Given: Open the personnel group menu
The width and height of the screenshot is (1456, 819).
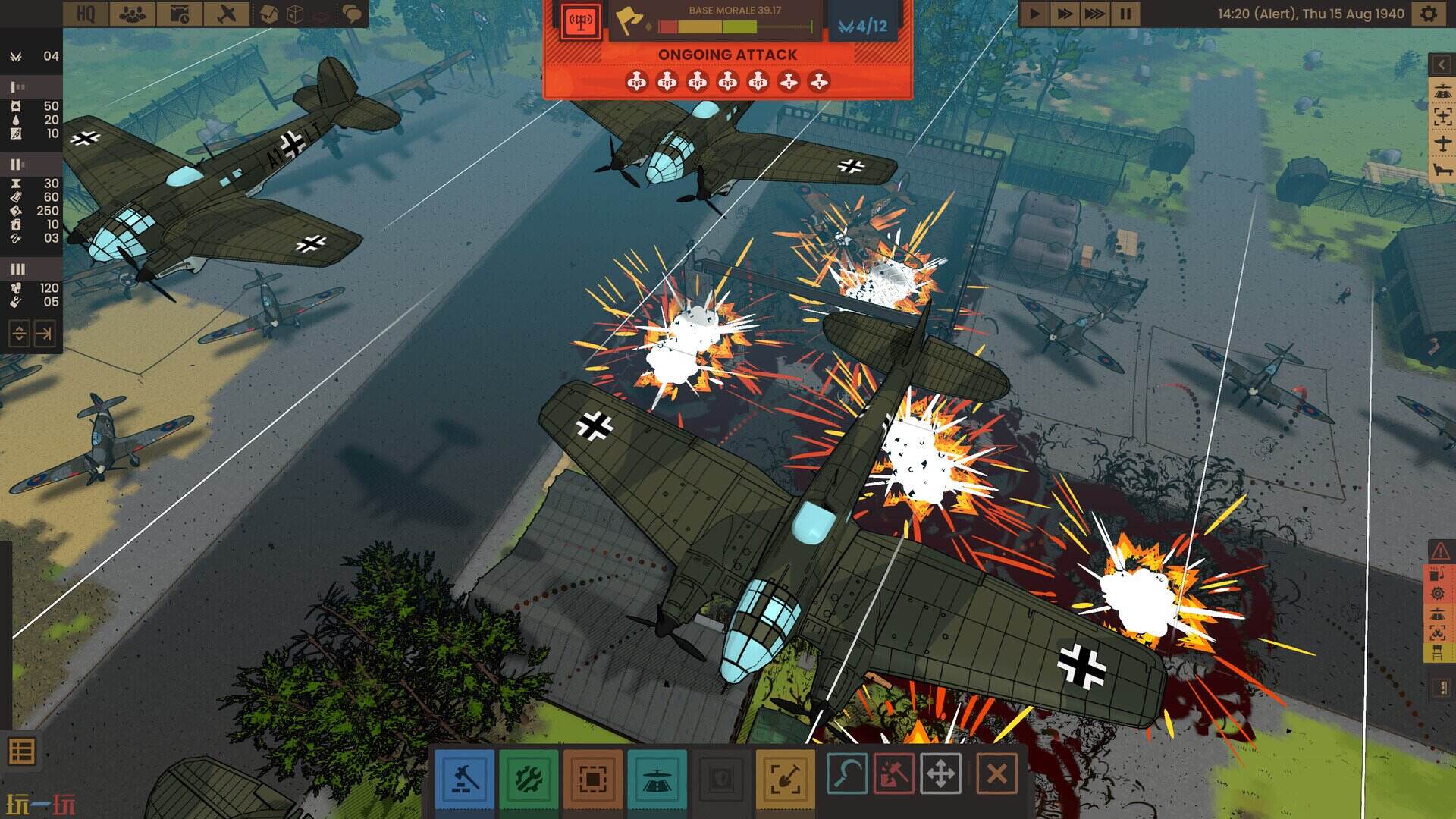Looking at the screenshot, I should [x=132, y=14].
